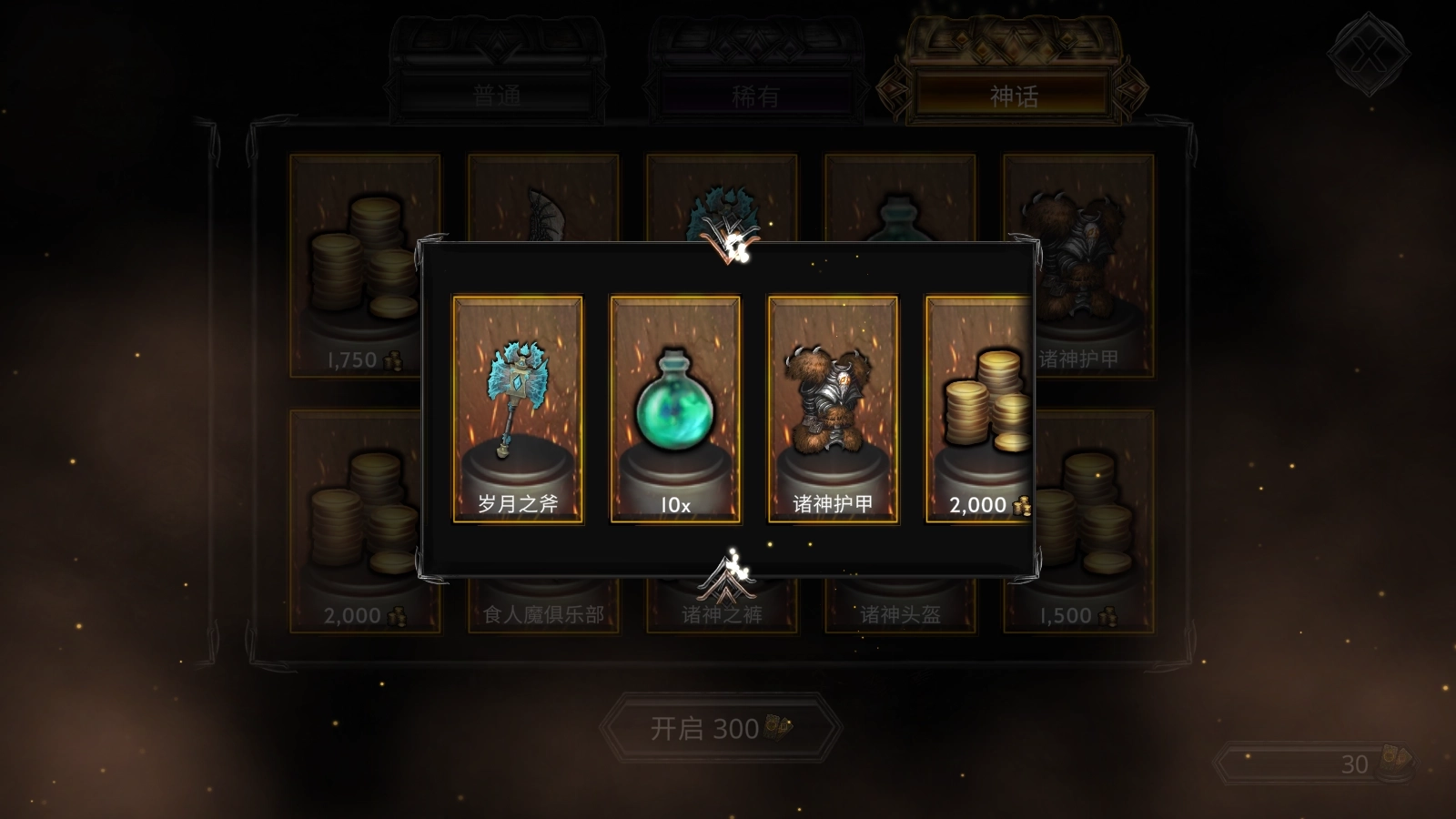The height and width of the screenshot is (819, 1456).
Task: Choose the 10x green potion card
Action: pyautogui.click(x=675, y=409)
